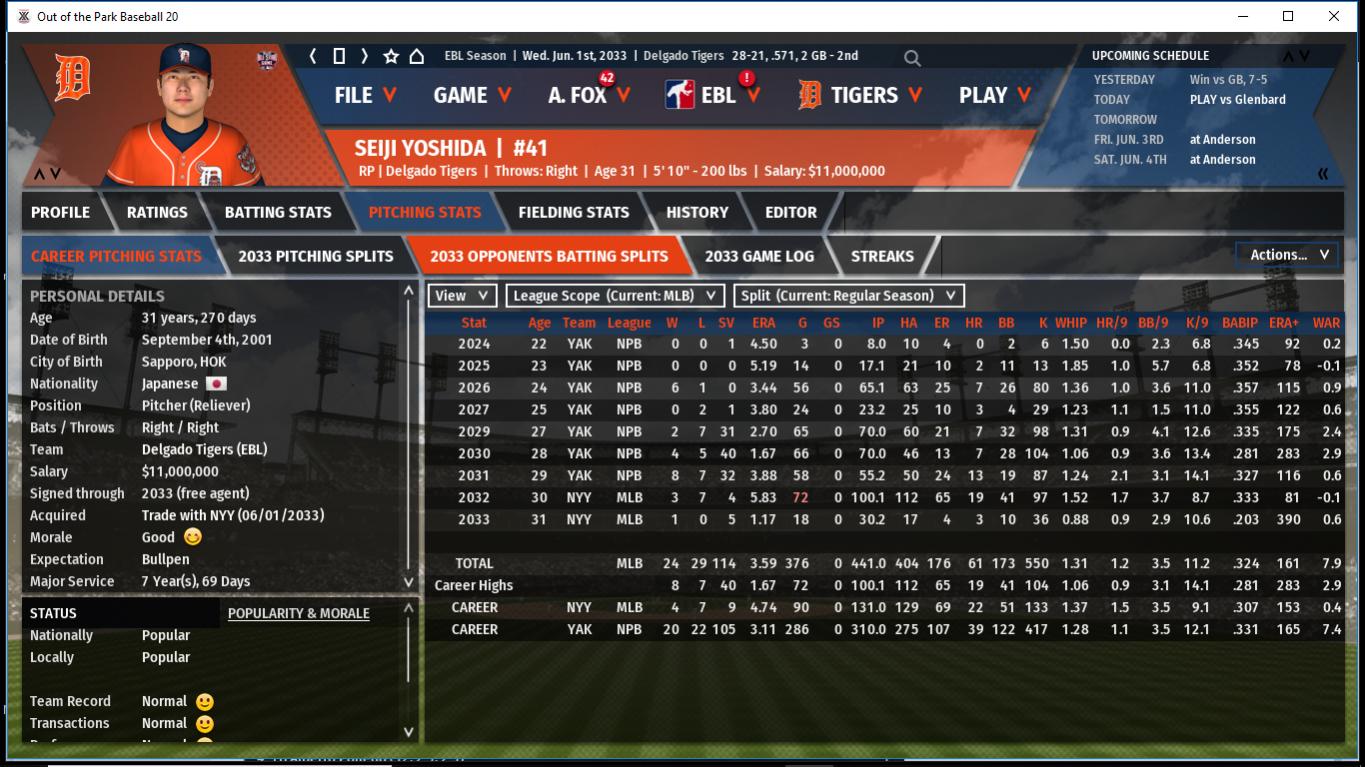Switch to the Streaks tab

pyautogui.click(x=882, y=256)
